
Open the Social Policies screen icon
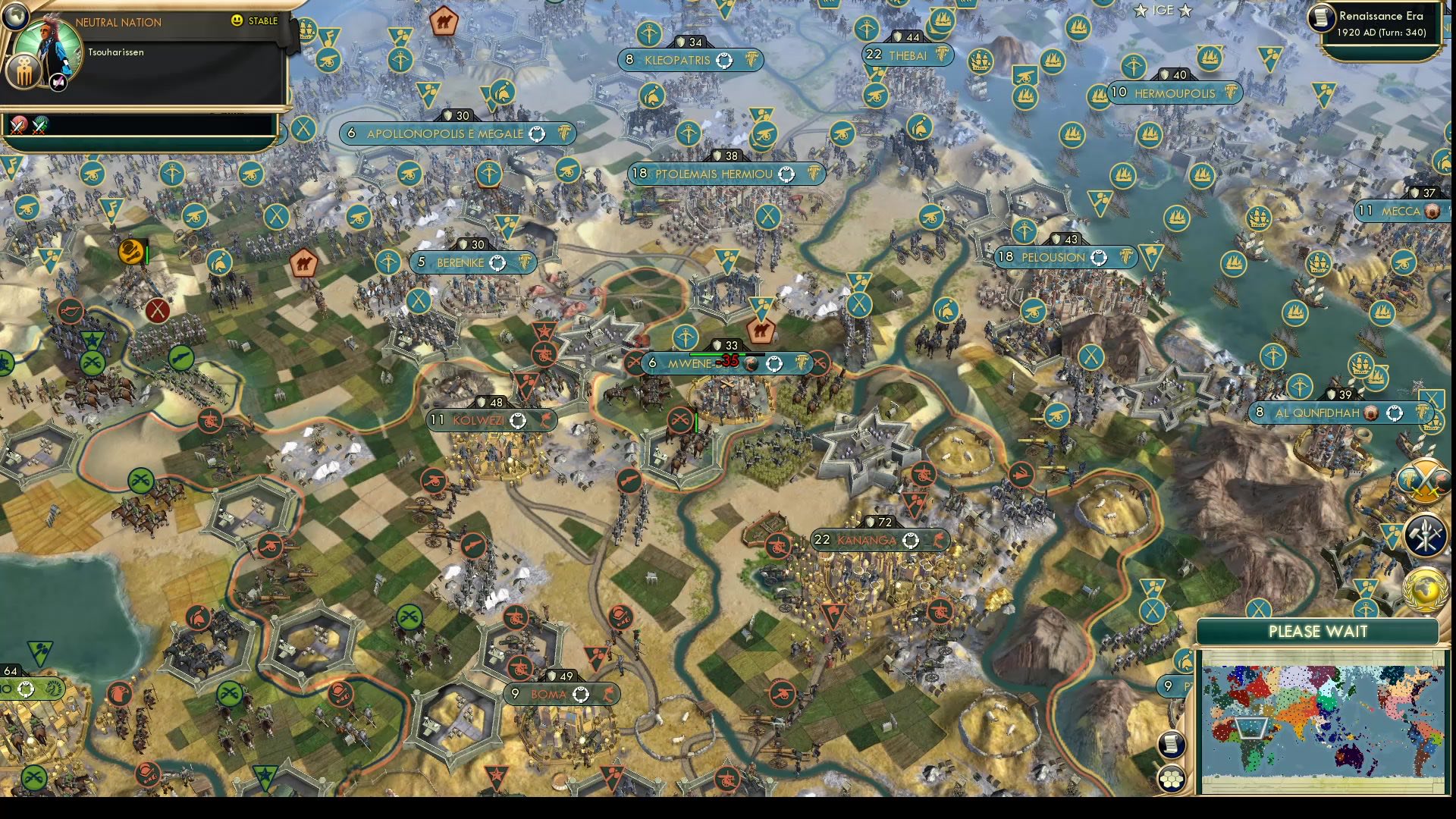point(1426,536)
